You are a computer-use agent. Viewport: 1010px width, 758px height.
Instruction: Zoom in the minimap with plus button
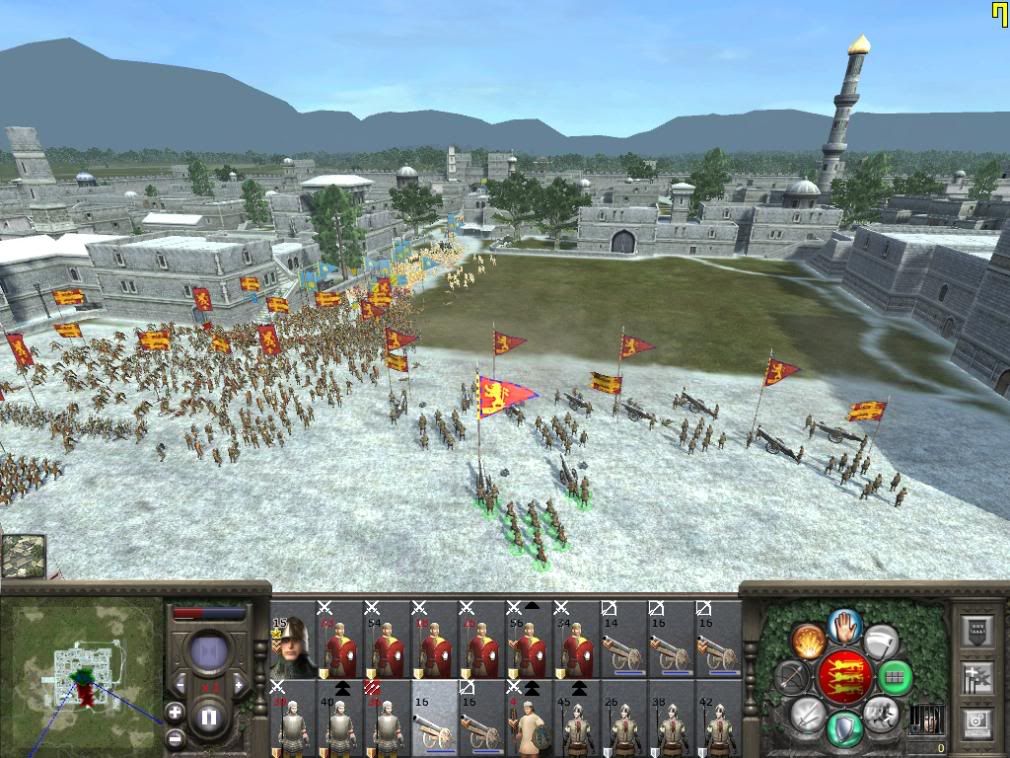[175, 713]
